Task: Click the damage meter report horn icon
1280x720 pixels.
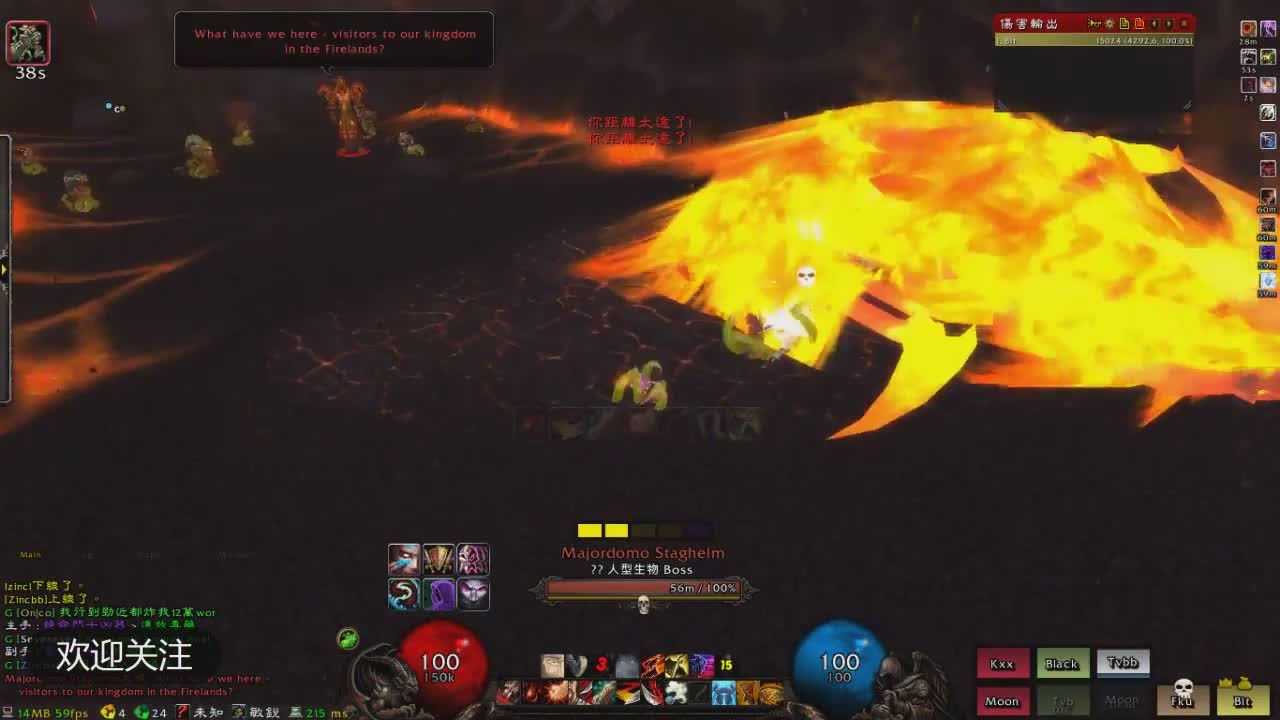Action: coord(1095,23)
